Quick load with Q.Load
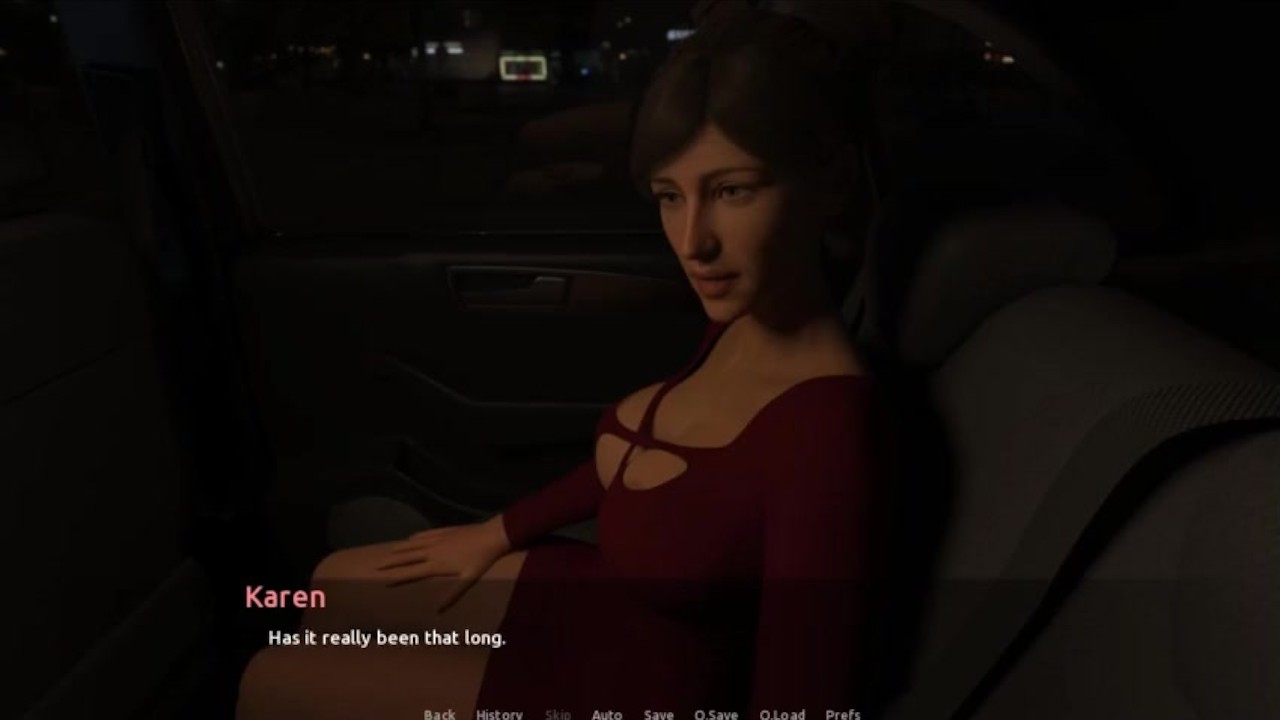This screenshot has height=720, width=1280. pyautogui.click(x=782, y=713)
